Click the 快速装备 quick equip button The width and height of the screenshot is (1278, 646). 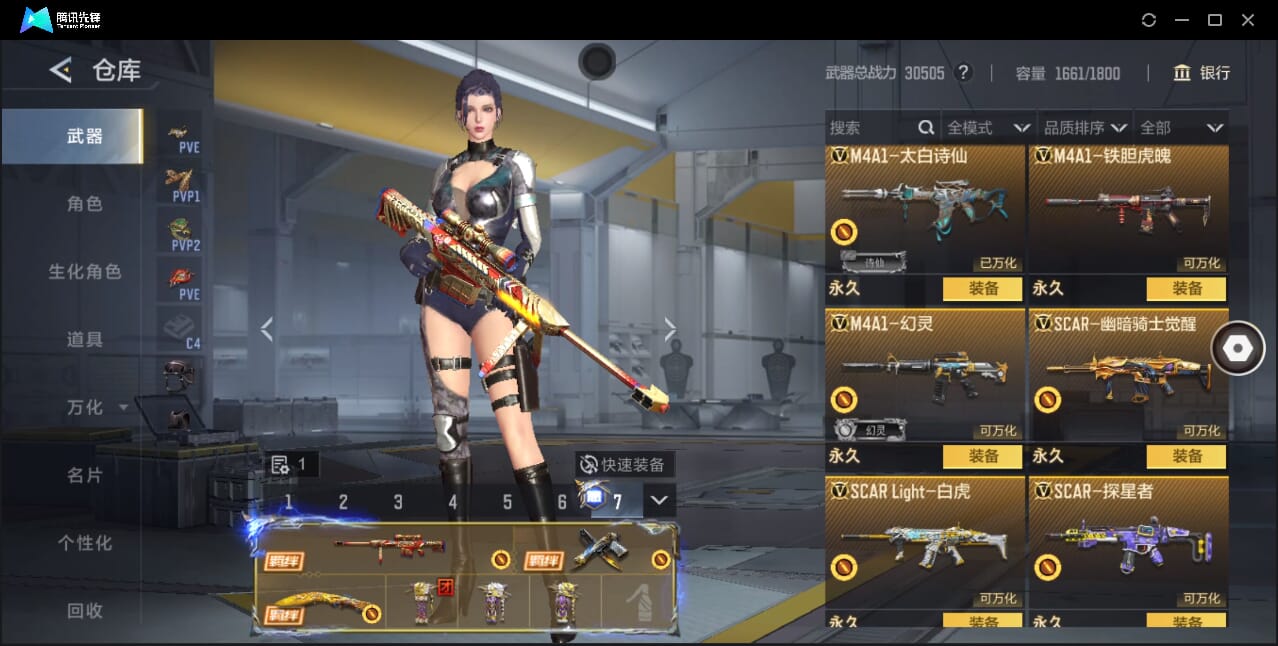(x=624, y=465)
